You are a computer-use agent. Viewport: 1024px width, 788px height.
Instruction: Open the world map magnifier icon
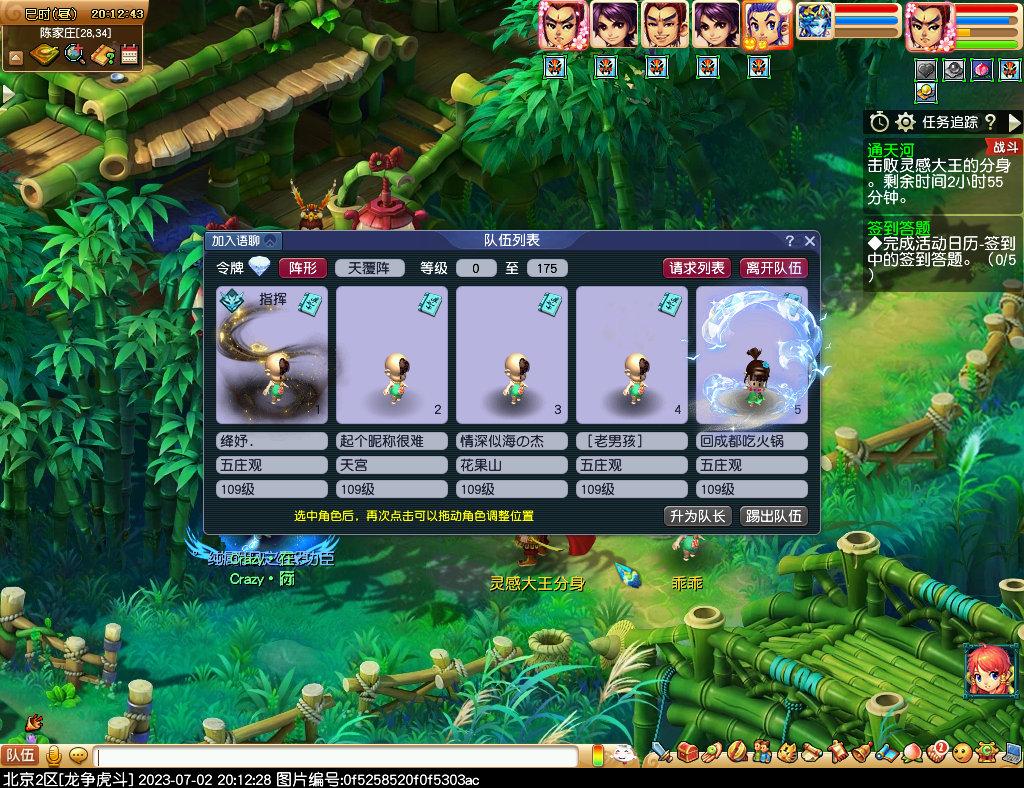(73, 54)
